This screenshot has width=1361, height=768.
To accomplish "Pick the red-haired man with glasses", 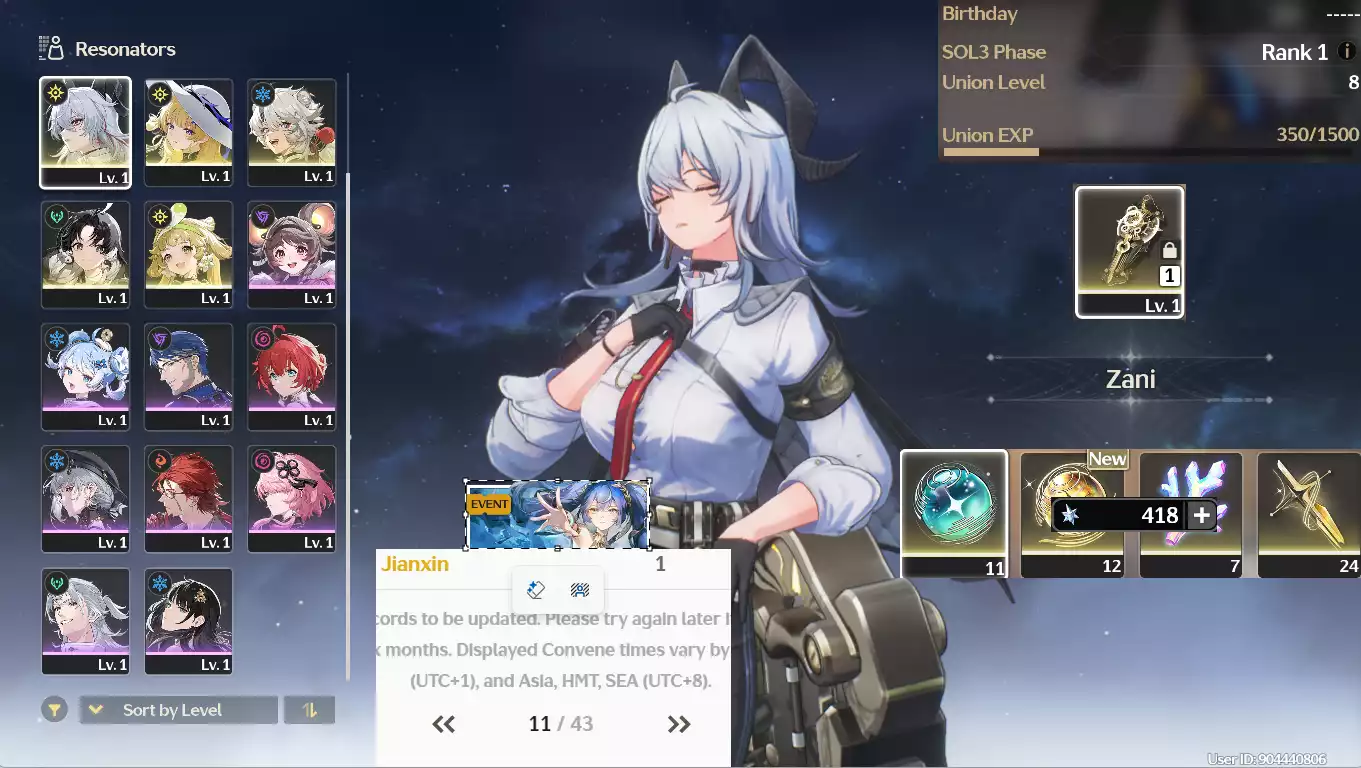I will tap(188, 498).
